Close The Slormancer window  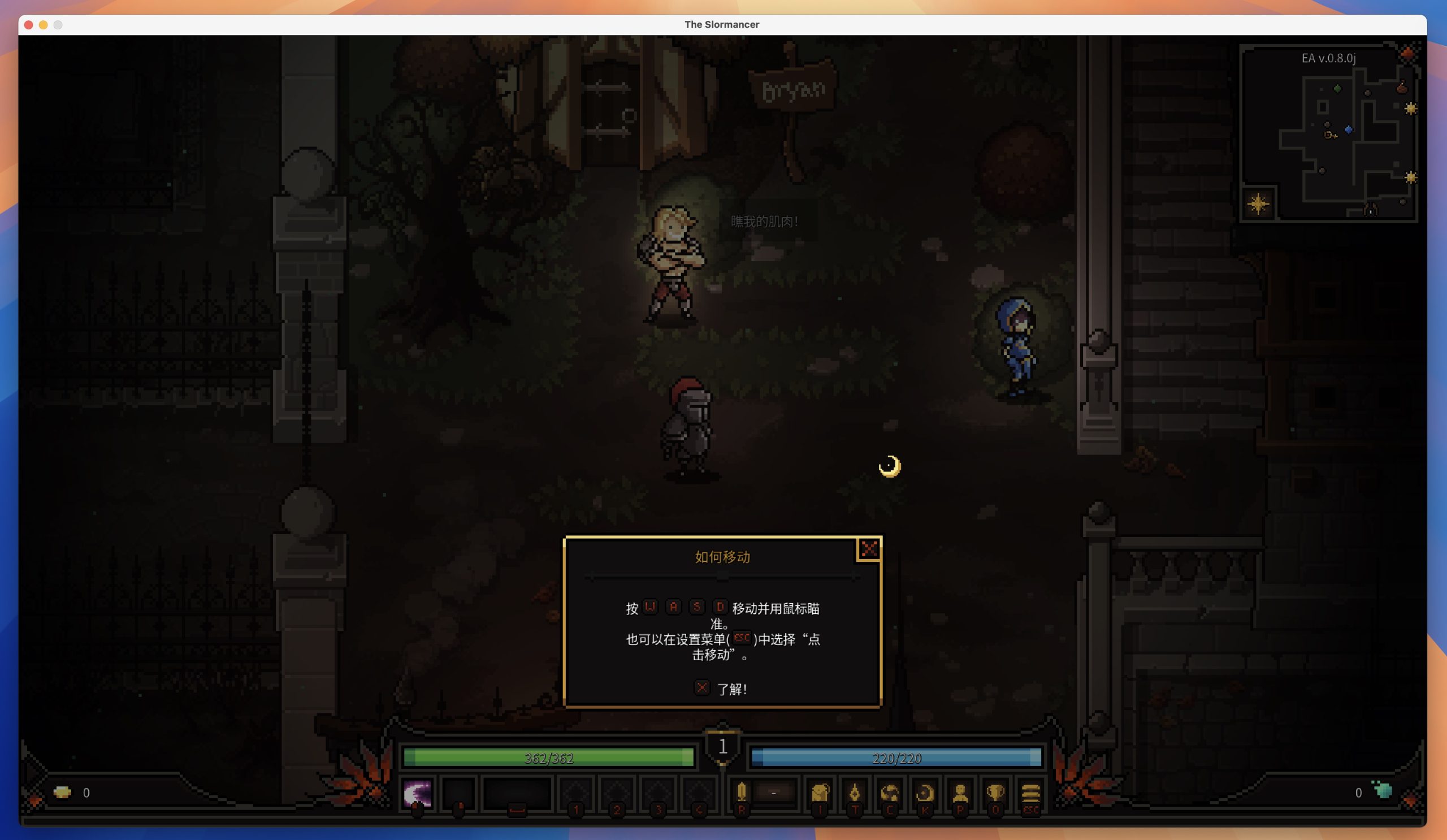(x=29, y=25)
